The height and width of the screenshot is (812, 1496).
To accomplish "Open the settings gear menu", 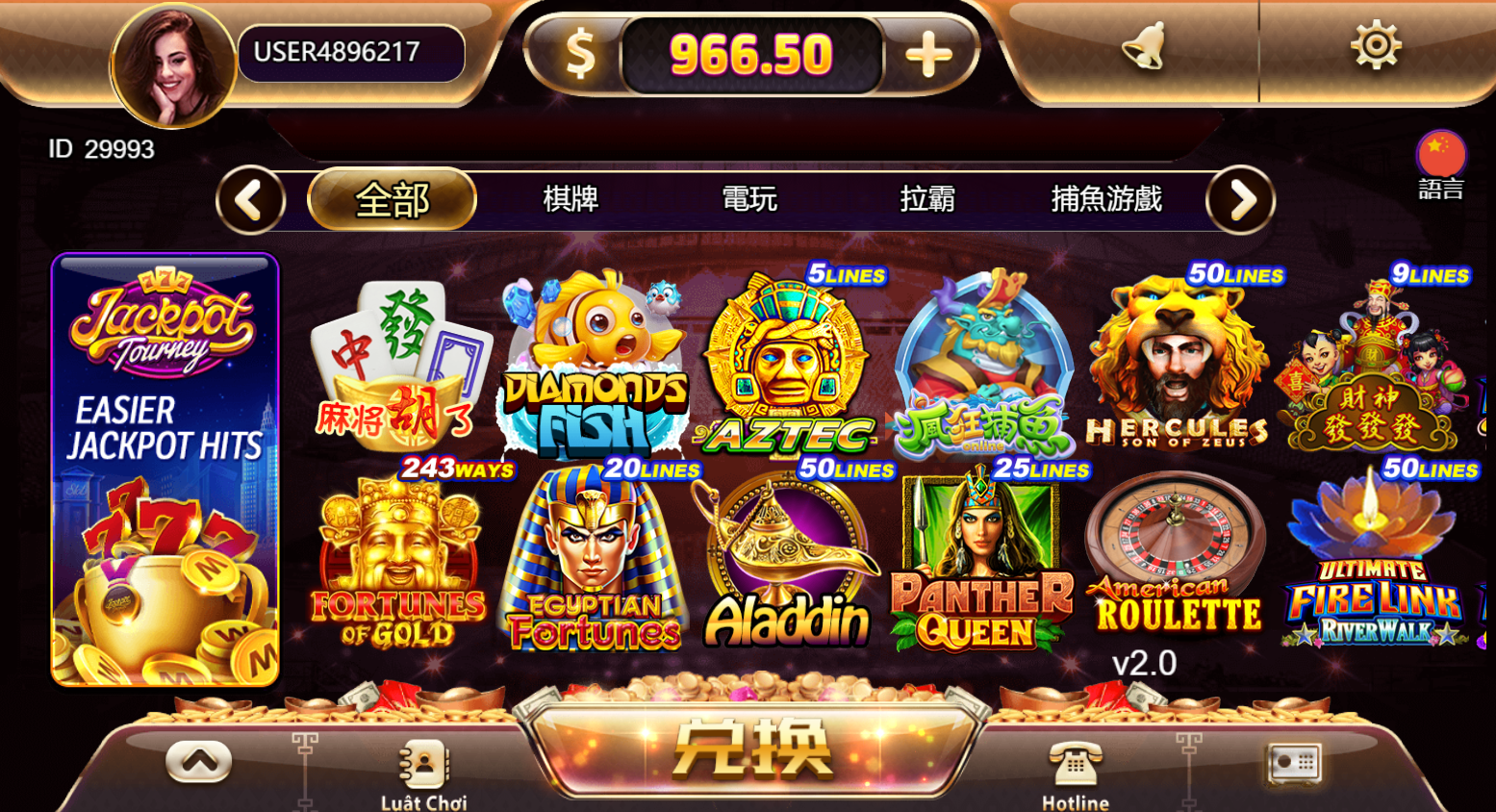I will pos(1376,45).
